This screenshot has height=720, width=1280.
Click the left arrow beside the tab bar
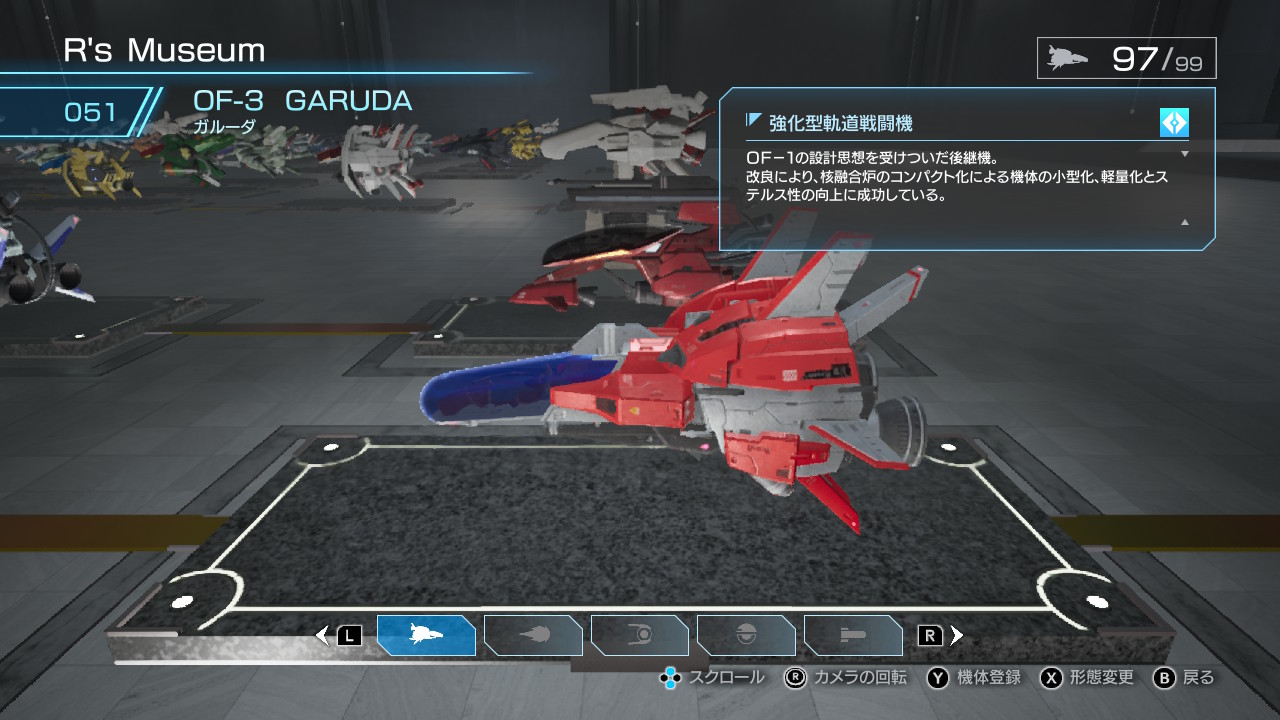322,635
